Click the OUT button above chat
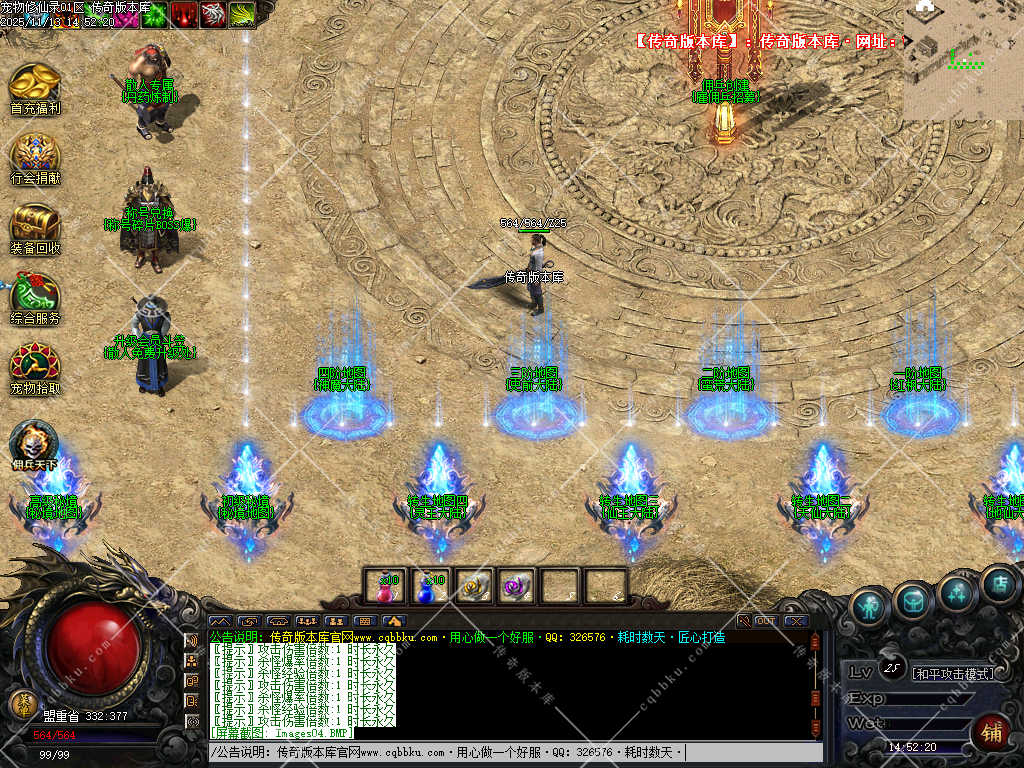The width and height of the screenshot is (1024, 768). [x=766, y=621]
